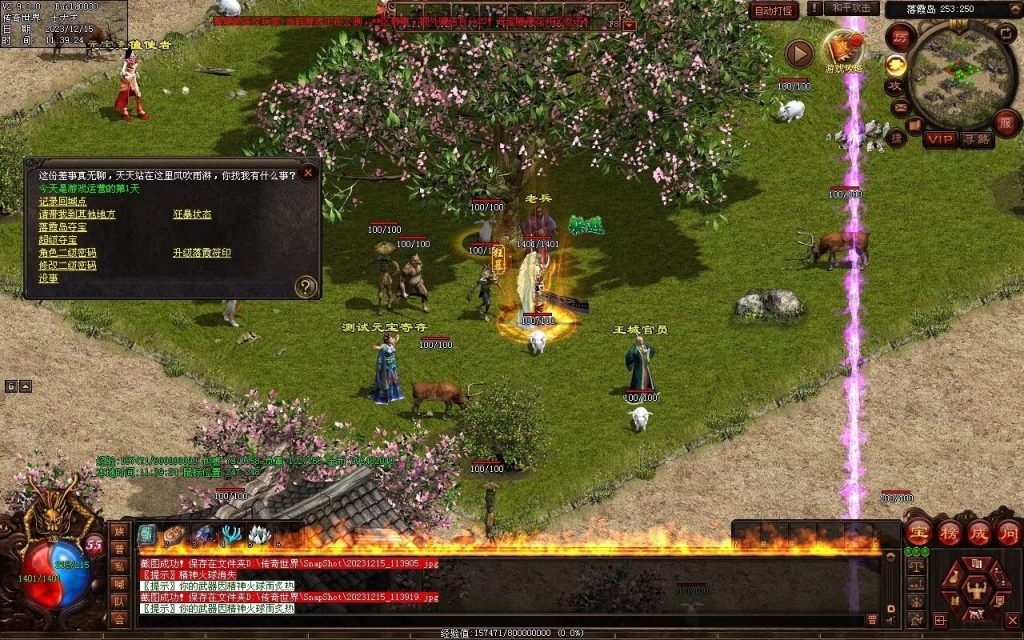
Task: Open the dialogue help question mark
Action: coord(306,287)
